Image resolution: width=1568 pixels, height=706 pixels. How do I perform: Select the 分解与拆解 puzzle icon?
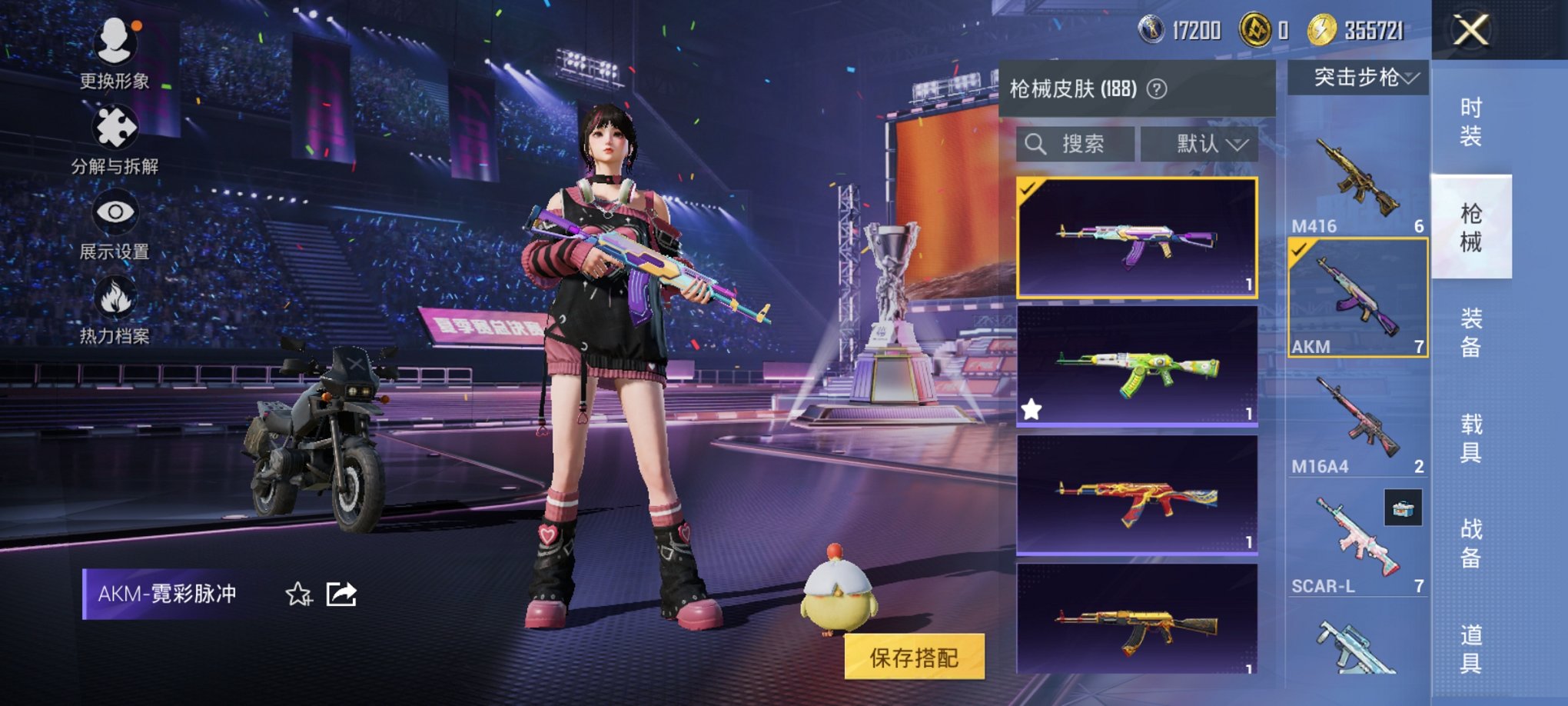[x=115, y=127]
